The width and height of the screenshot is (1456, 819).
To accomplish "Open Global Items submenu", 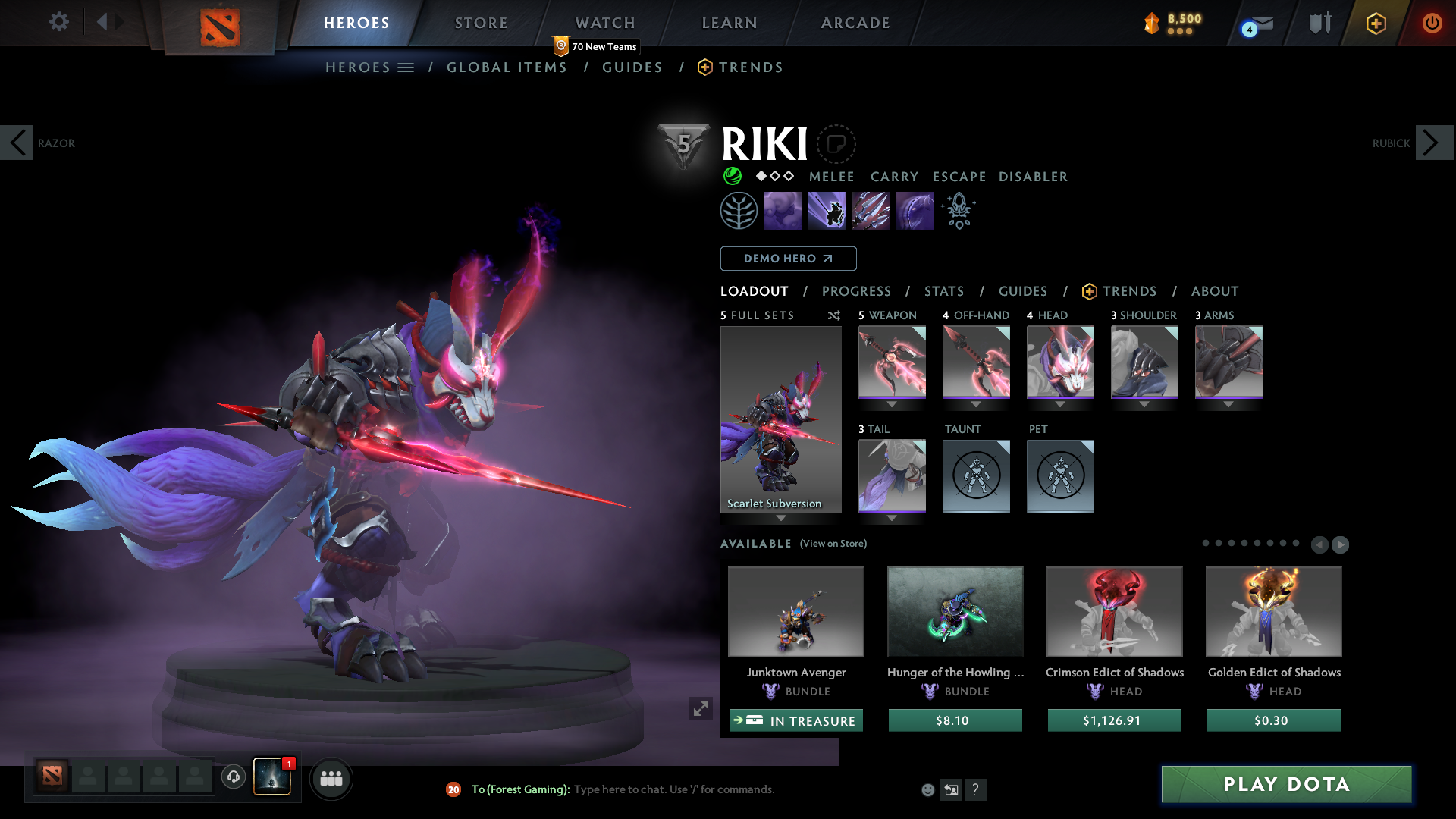I will [507, 67].
